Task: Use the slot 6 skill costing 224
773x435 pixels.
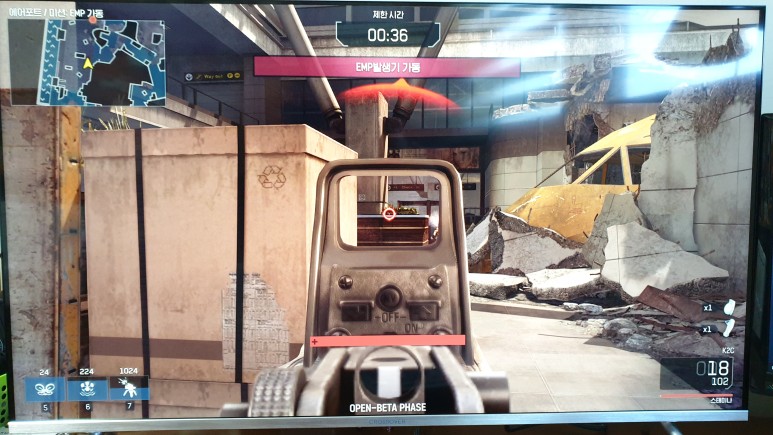Action: (87, 388)
